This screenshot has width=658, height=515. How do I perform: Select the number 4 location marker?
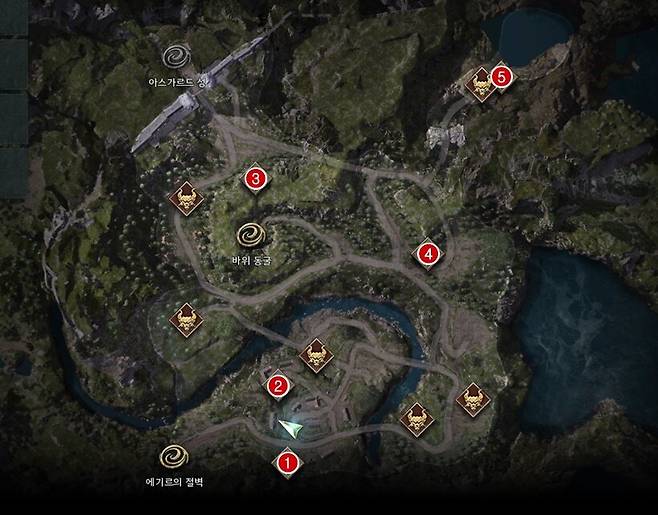(x=428, y=254)
